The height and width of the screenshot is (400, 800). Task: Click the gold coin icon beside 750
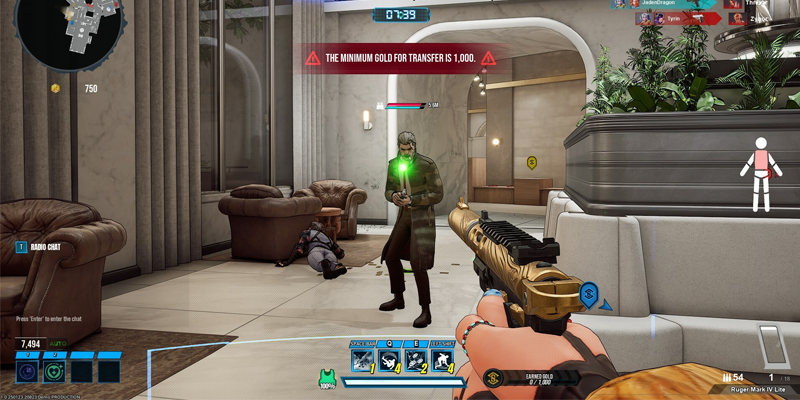(x=56, y=89)
